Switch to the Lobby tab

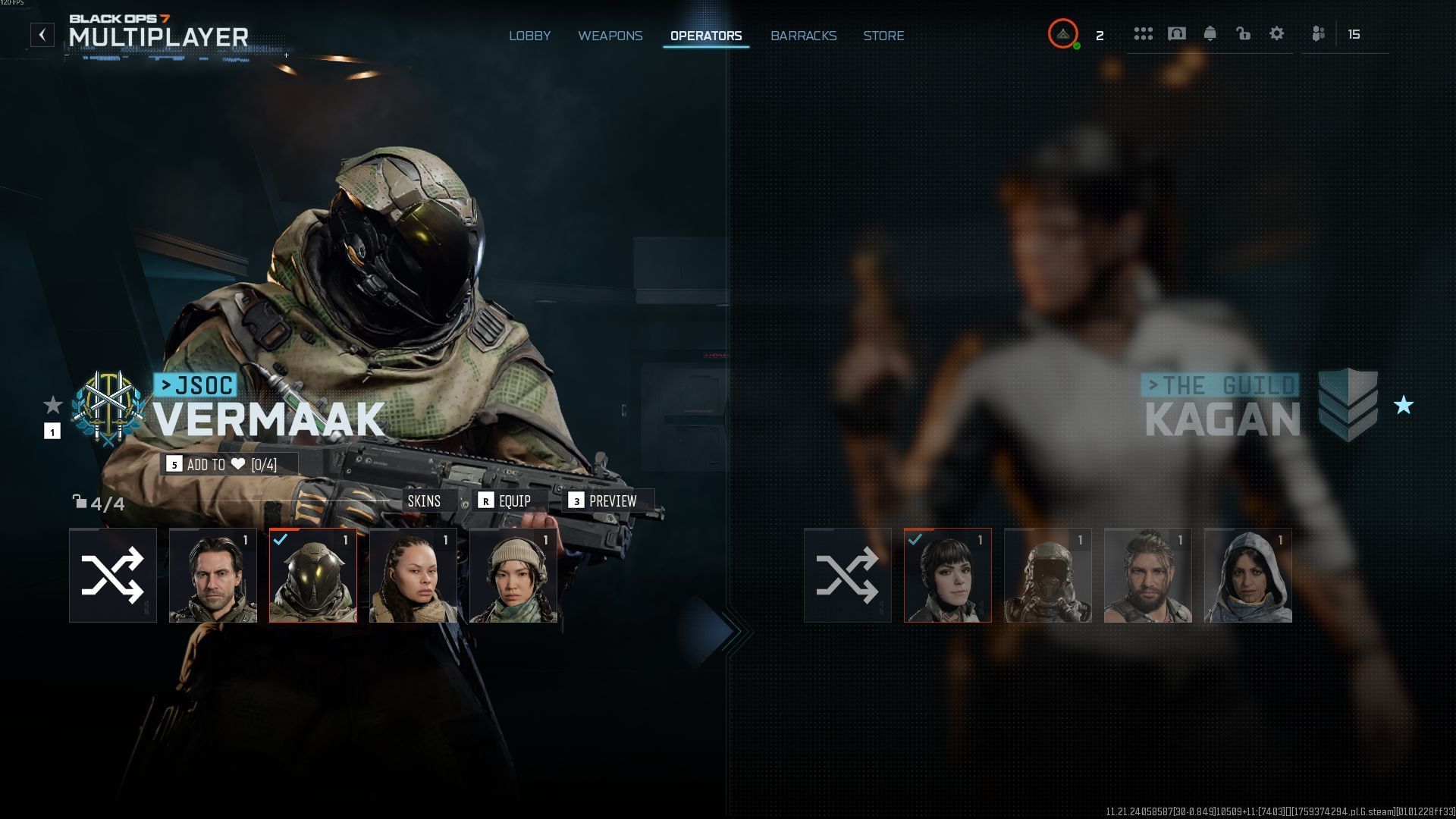coord(529,36)
